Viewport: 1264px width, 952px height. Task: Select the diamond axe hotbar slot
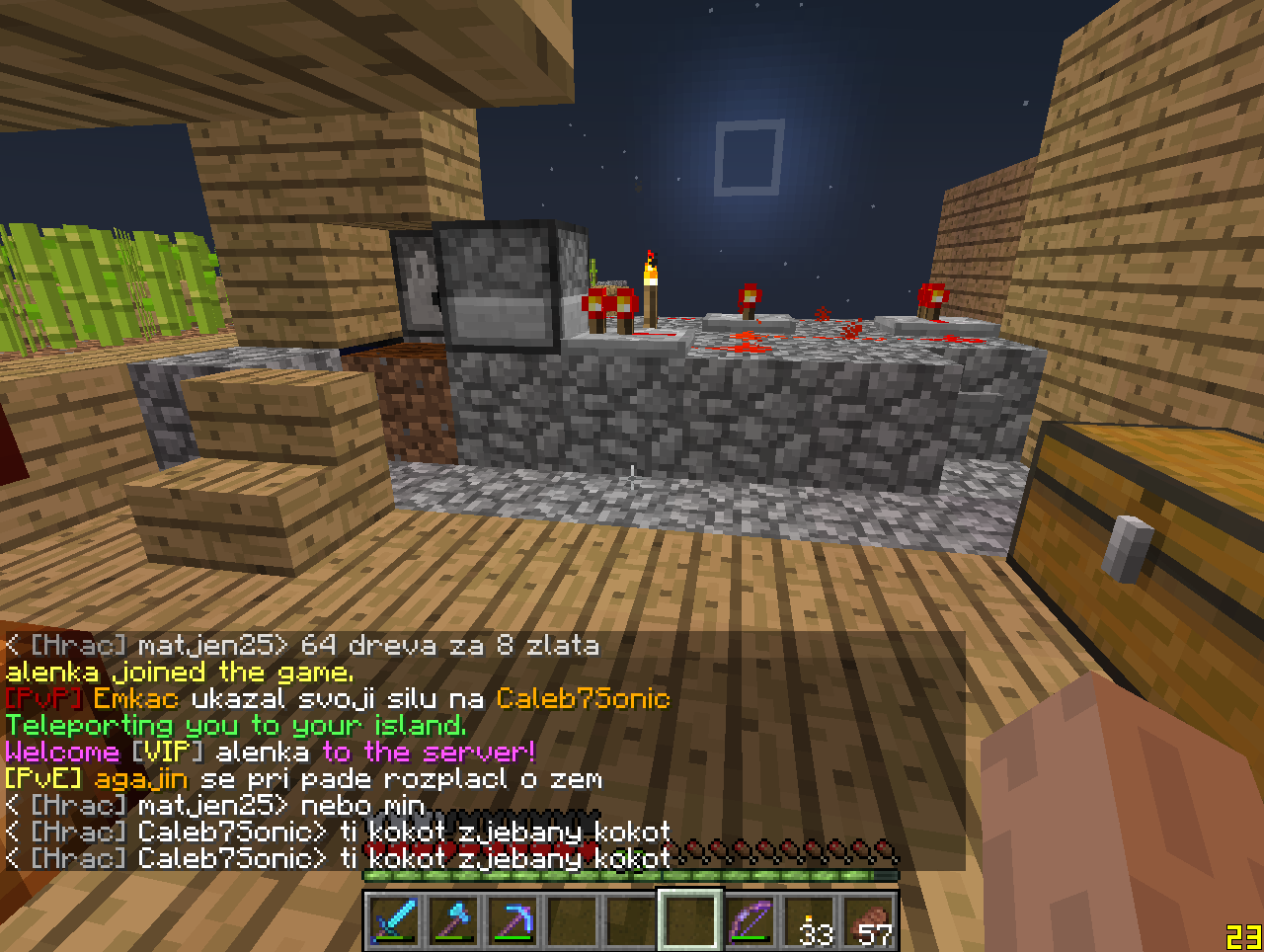pyautogui.click(x=454, y=920)
